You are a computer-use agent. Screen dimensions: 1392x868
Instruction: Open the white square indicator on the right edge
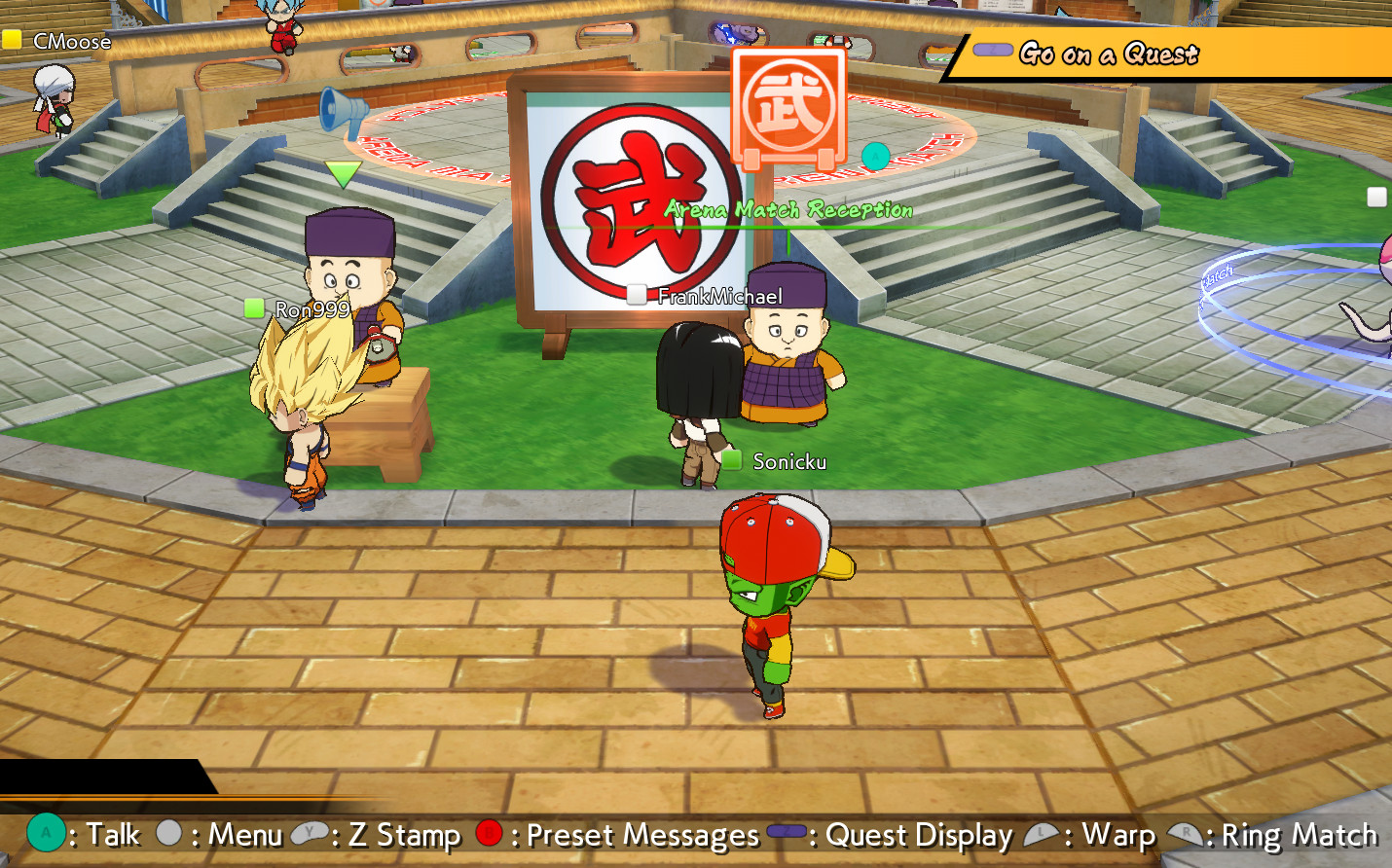pos(1377,197)
